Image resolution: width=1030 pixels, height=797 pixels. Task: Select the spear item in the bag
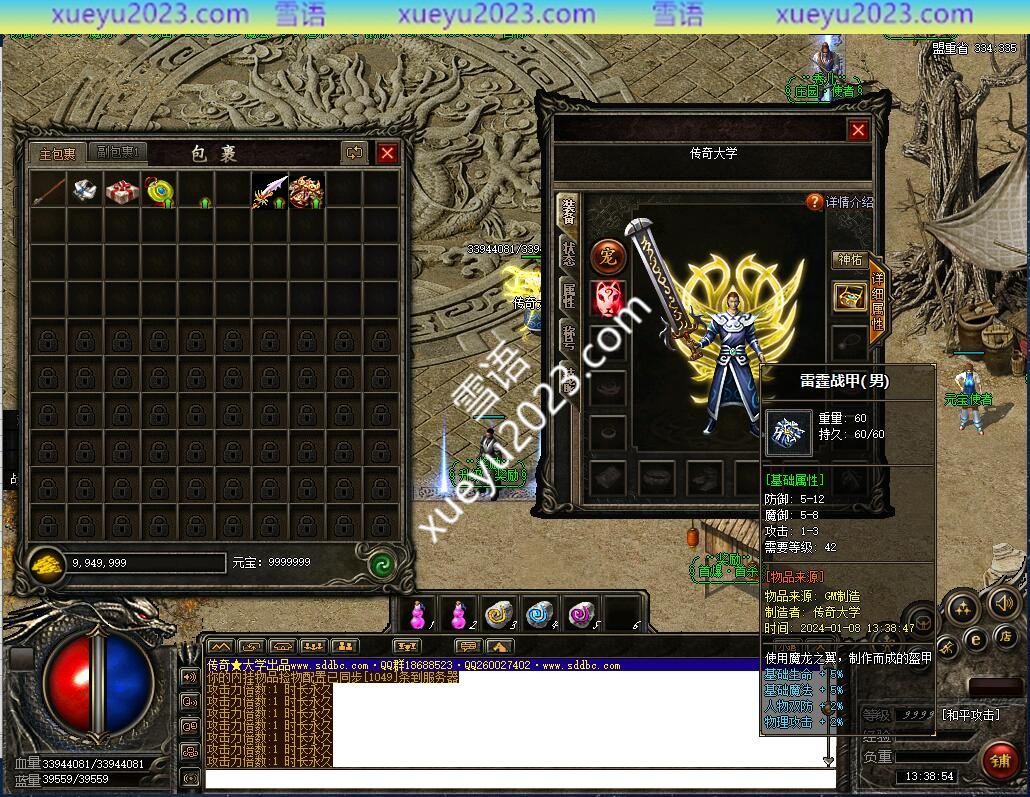click(x=49, y=189)
